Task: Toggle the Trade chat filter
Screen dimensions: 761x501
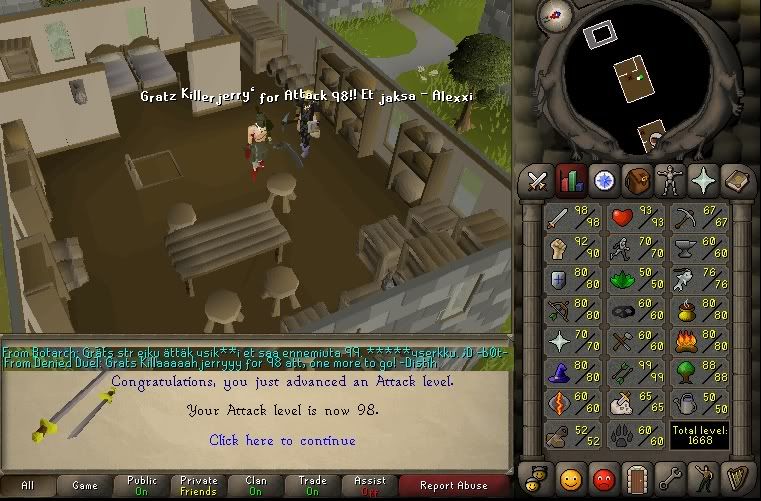Action: point(313,486)
